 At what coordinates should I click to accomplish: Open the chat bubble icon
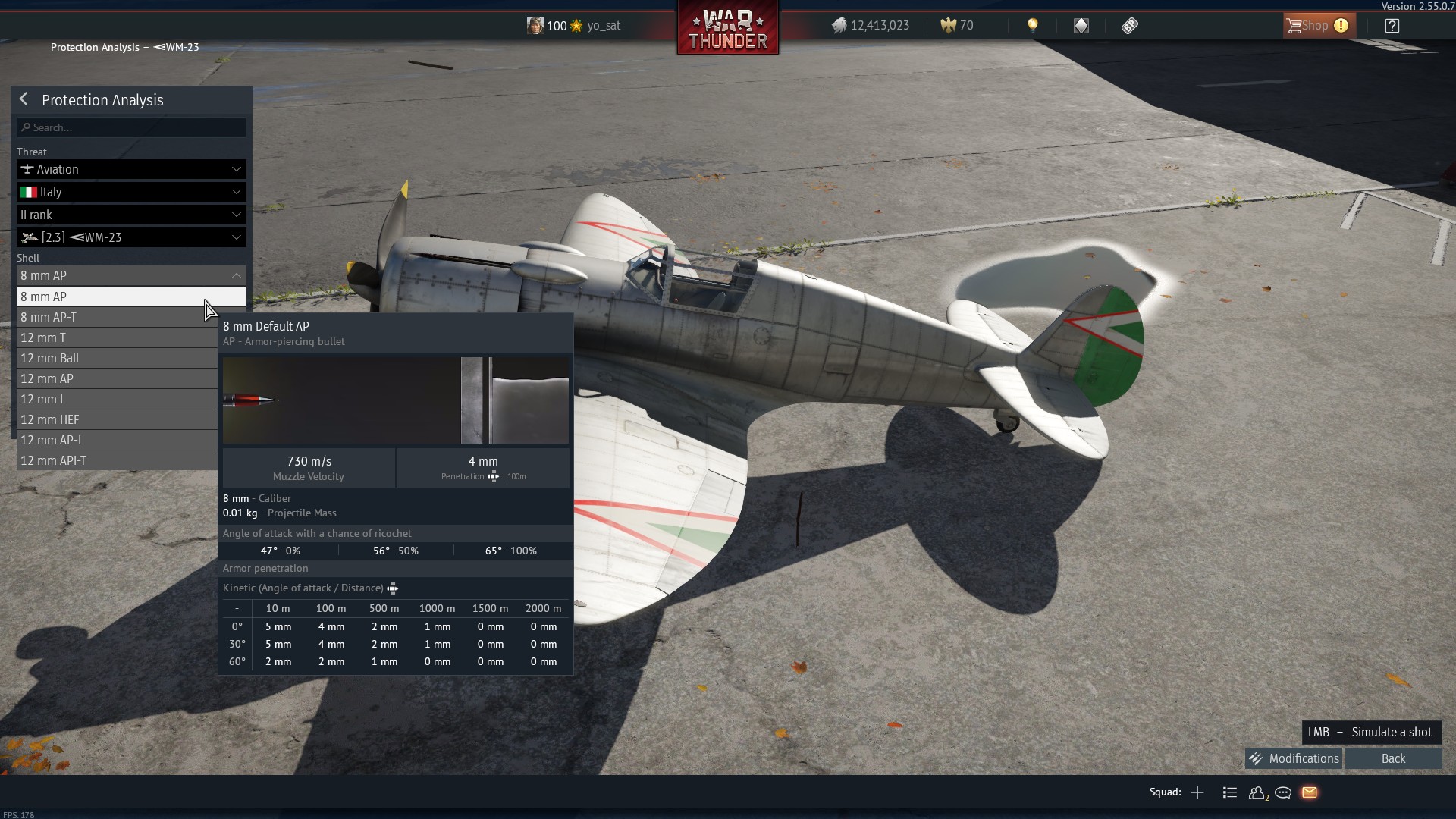(x=1283, y=792)
